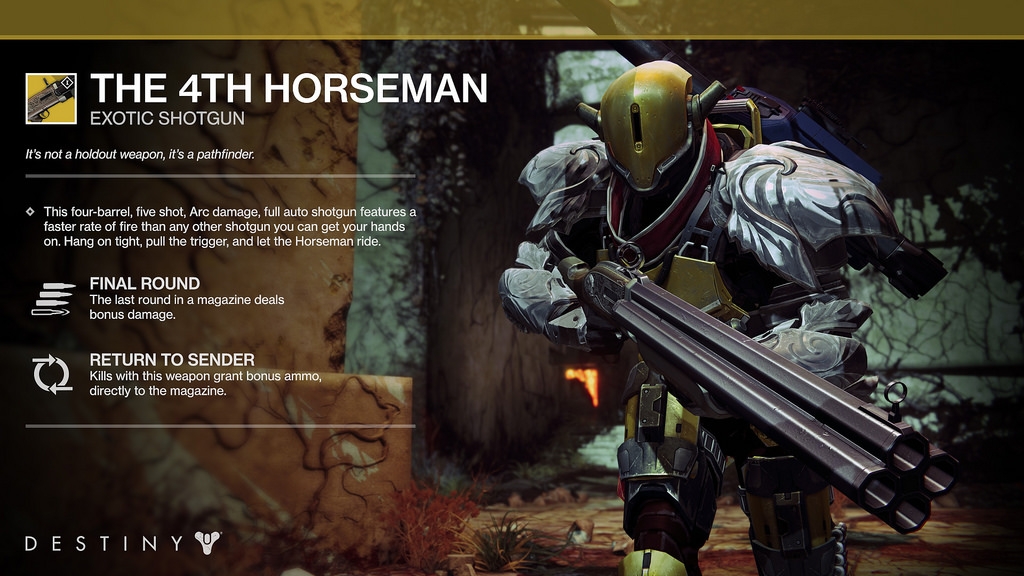
Task: Select The 4th Horseman weapon icon
Action: pyautogui.click(x=51, y=99)
